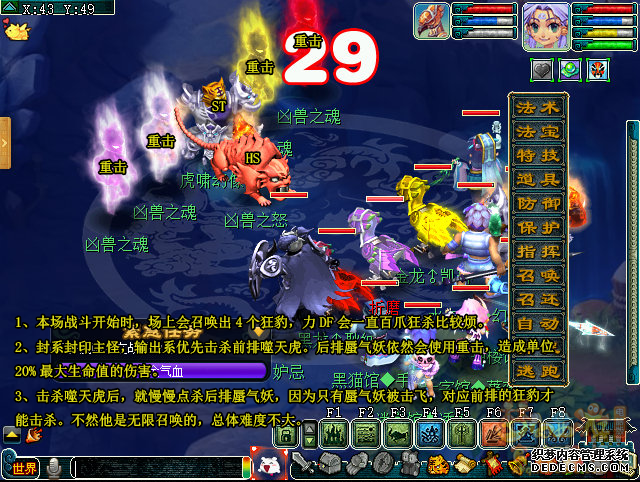
Task: Choose the 法宝 battle command
Action: [539, 132]
